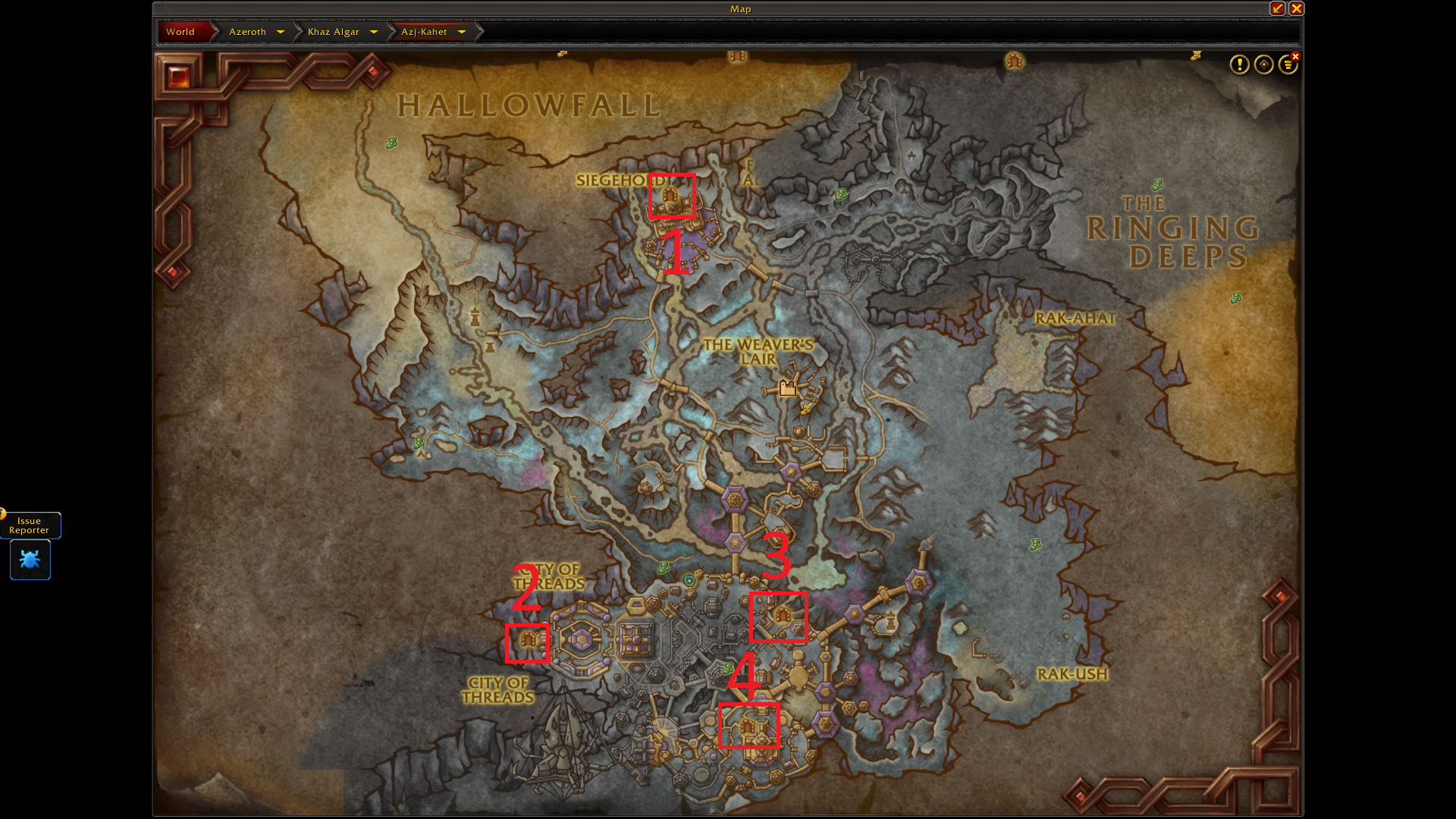
Task: Open the map filter list button
Action: [1287, 66]
